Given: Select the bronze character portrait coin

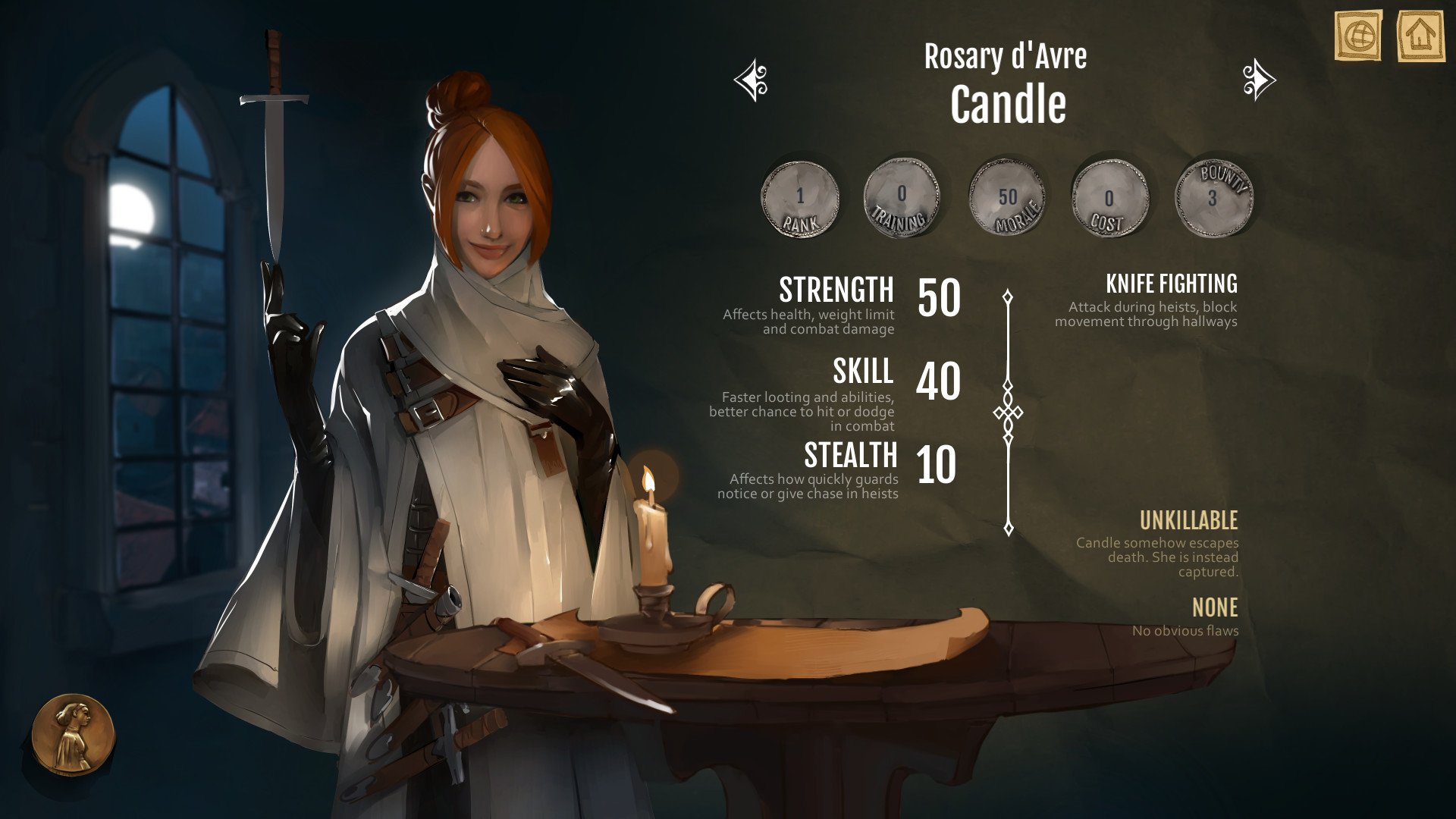Looking at the screenshot, I should [73, 734].
